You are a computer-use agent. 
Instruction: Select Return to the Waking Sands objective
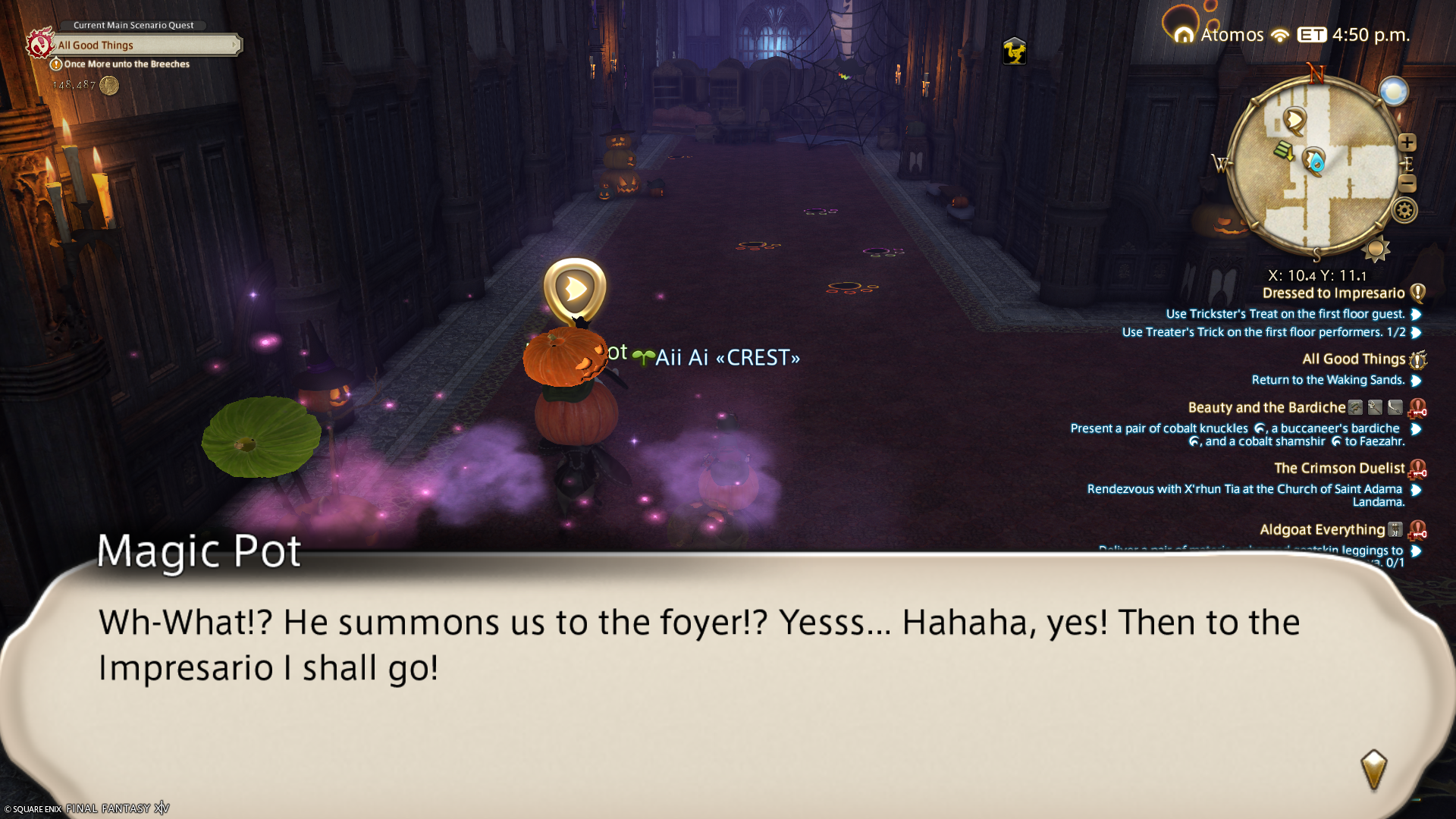1328,380
